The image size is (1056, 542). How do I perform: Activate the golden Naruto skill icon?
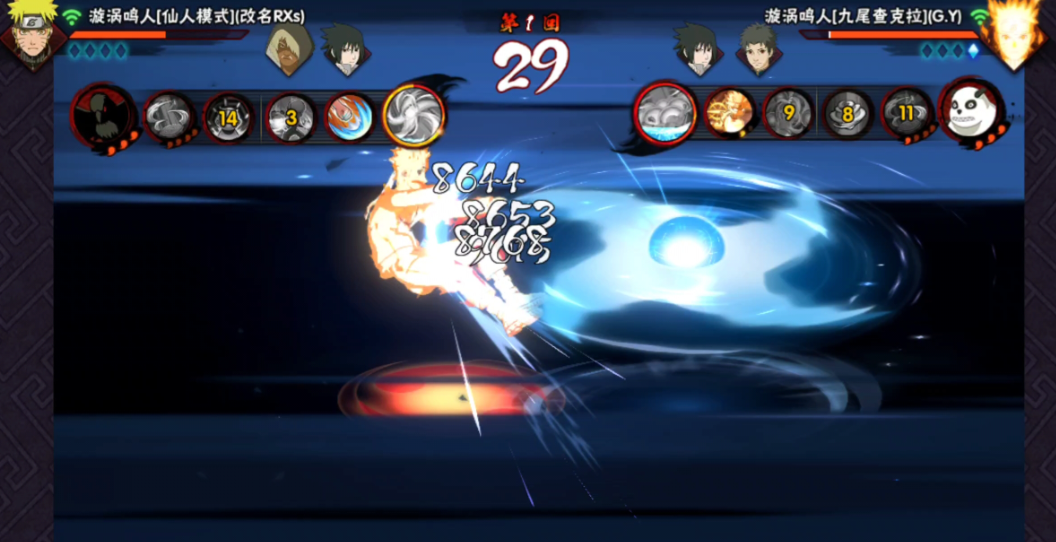coord(729,114)
